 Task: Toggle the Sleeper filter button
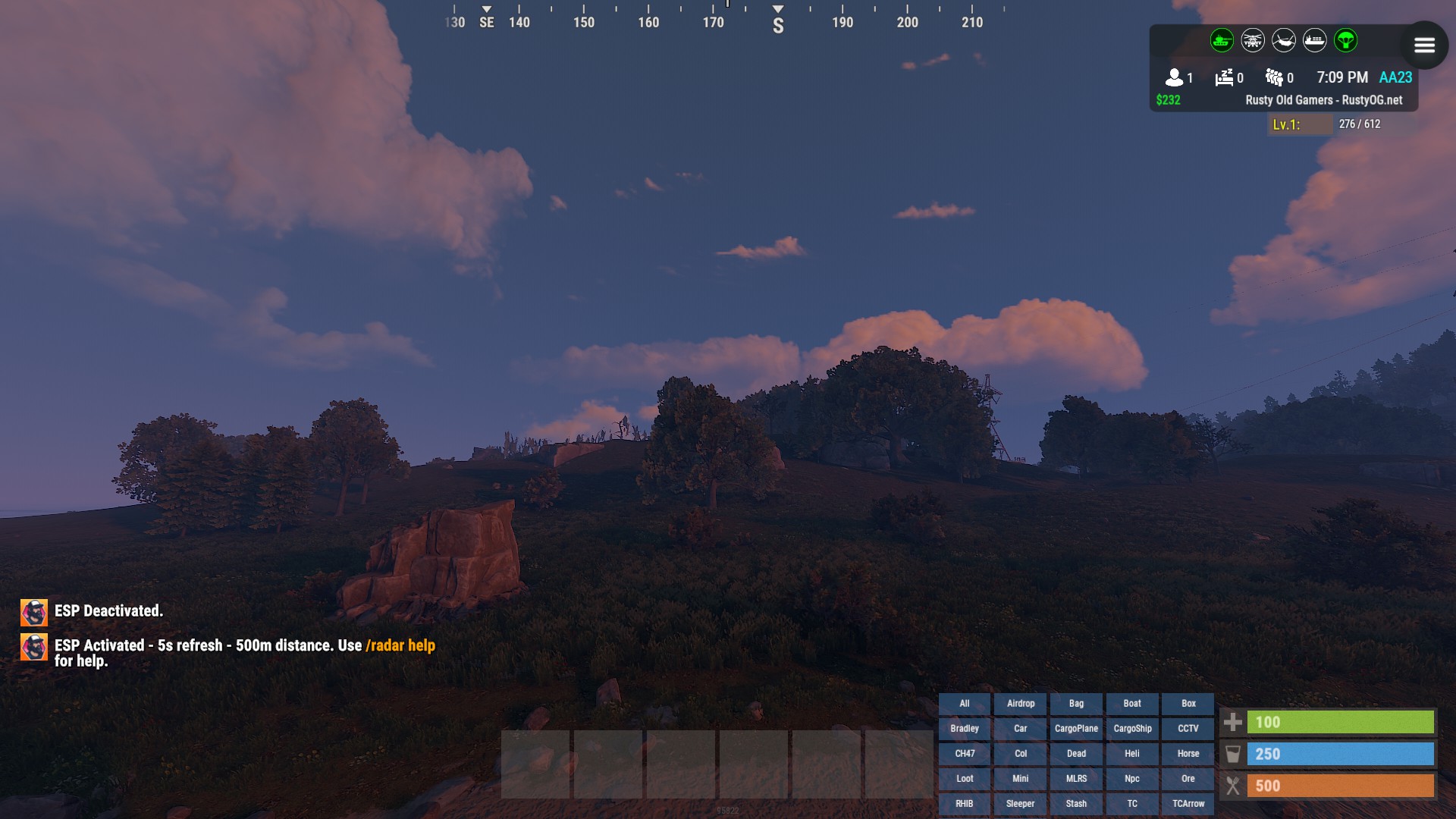pyautogui.click(x=1020, y=804)
